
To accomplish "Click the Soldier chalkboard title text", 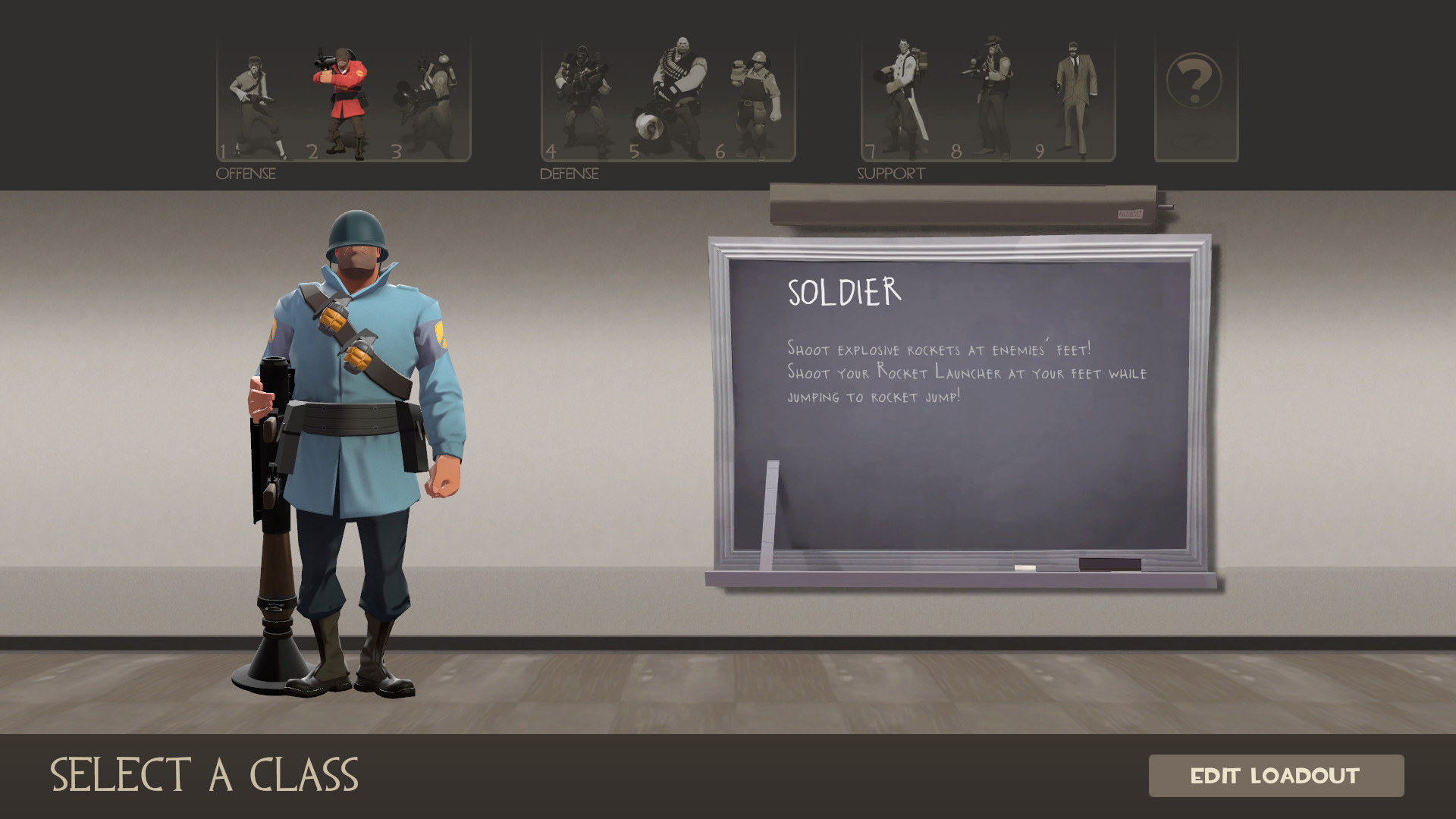I will (x=842, y=291).
